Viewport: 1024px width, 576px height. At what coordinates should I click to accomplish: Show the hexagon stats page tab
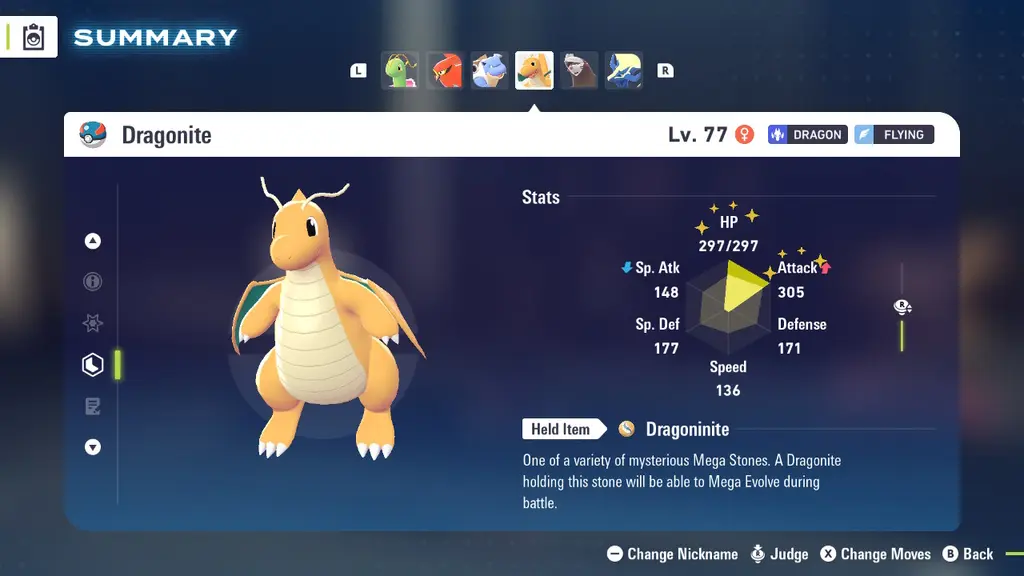(x=93, y=365)
